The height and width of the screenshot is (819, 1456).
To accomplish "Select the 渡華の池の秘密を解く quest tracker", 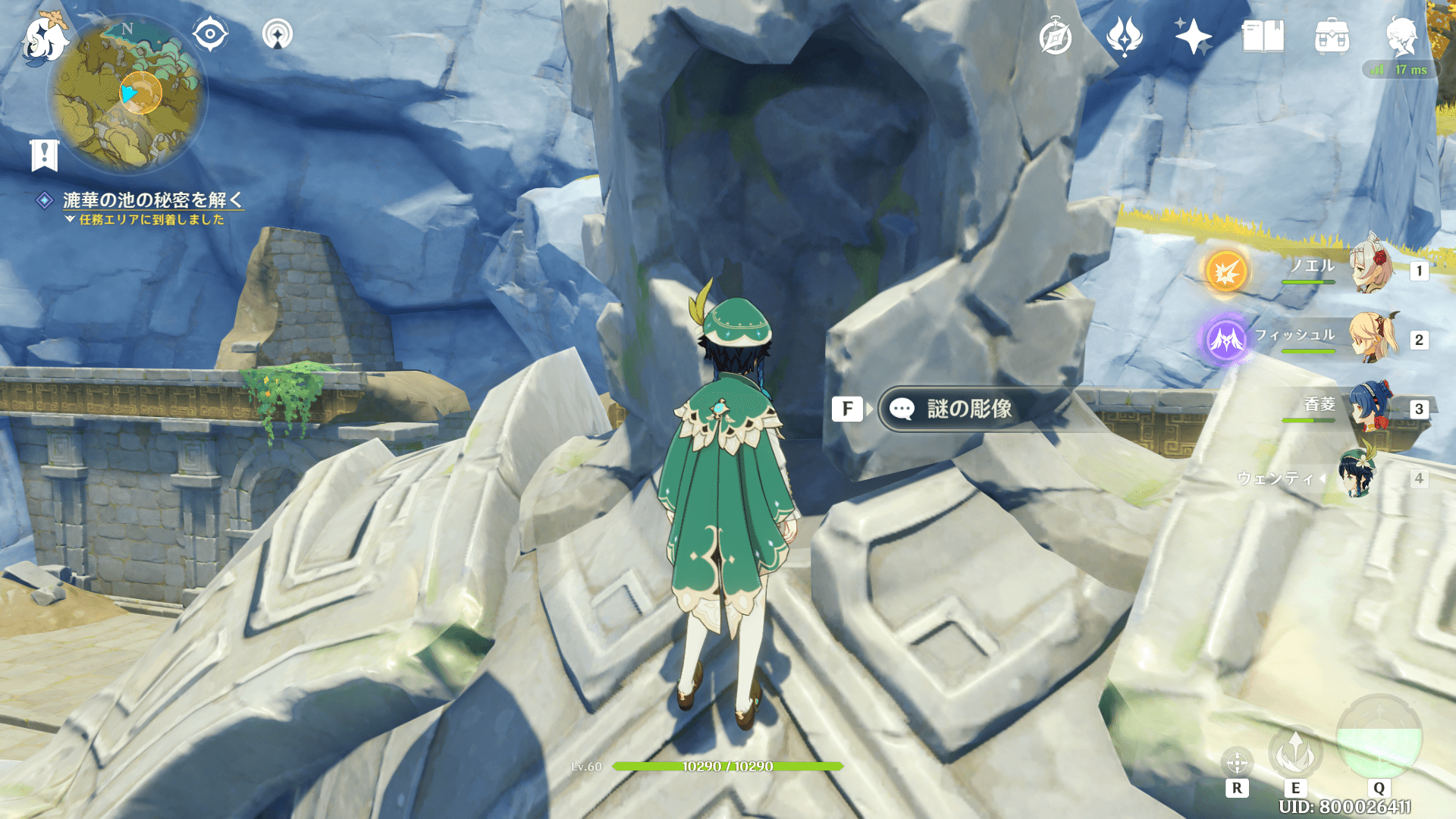I will (152, 200).
